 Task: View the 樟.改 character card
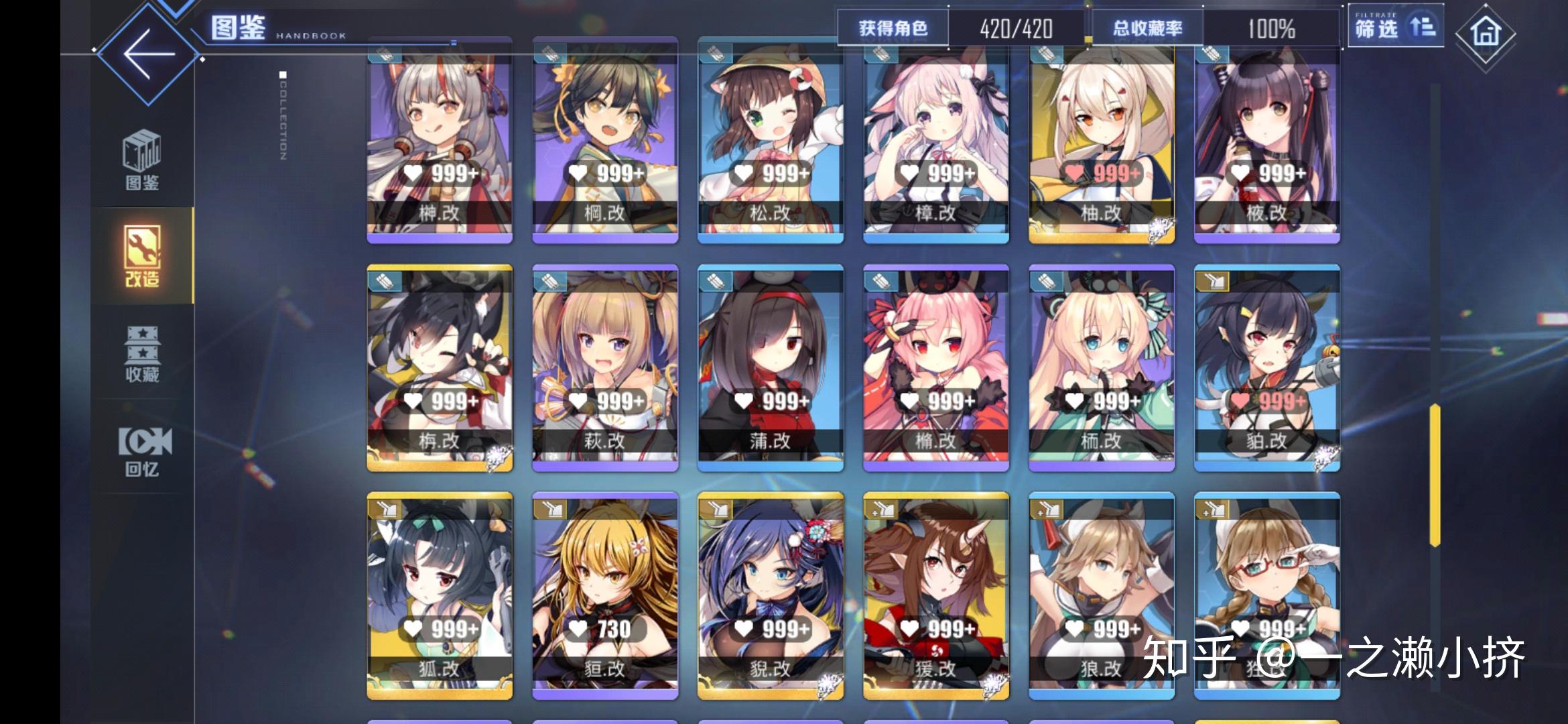pyautogui.click(x=936, y=141)
